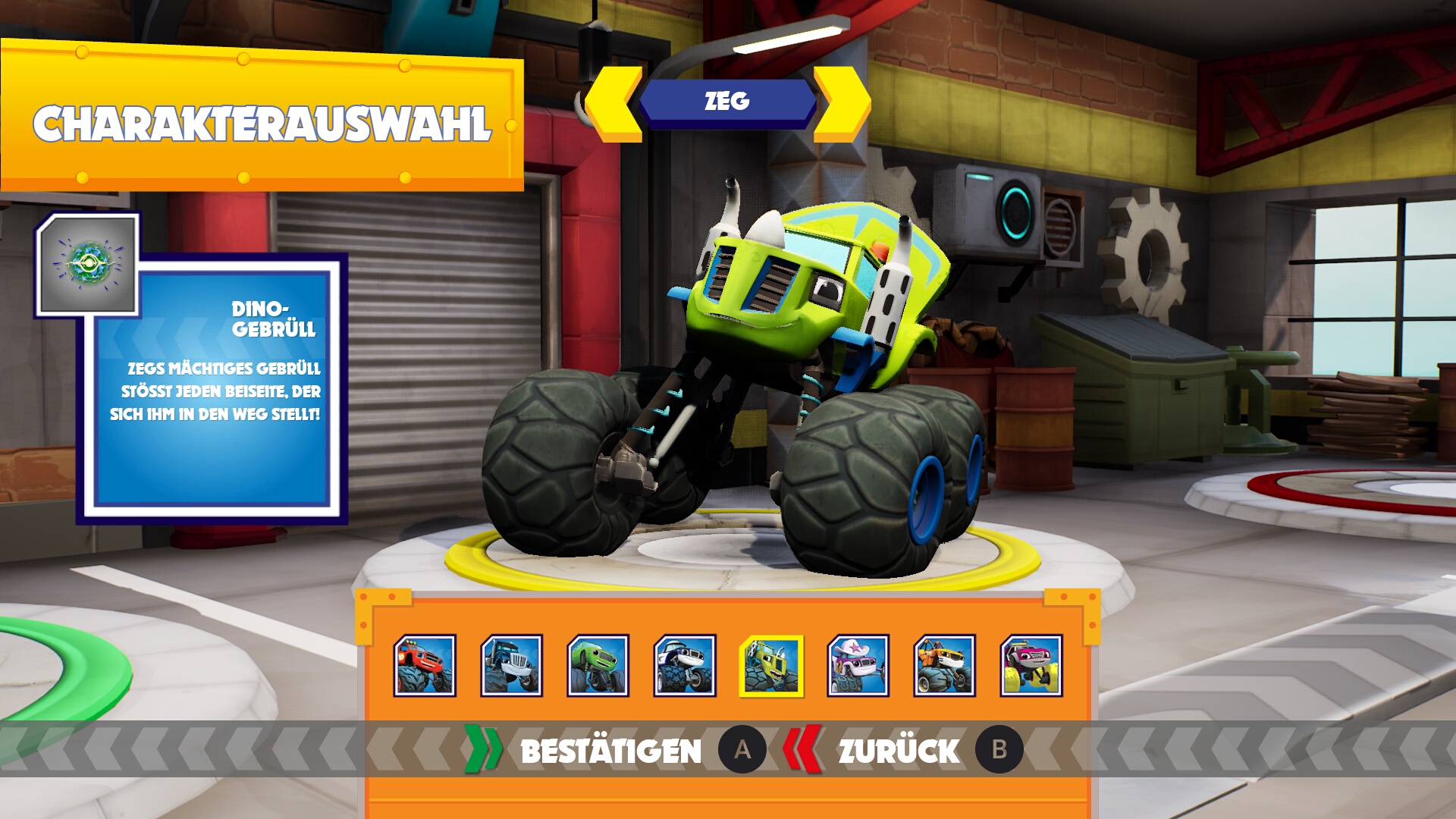Select the orange tiger truck Stripes
The height and width of the screenshot is (819, 1456).
944,666
